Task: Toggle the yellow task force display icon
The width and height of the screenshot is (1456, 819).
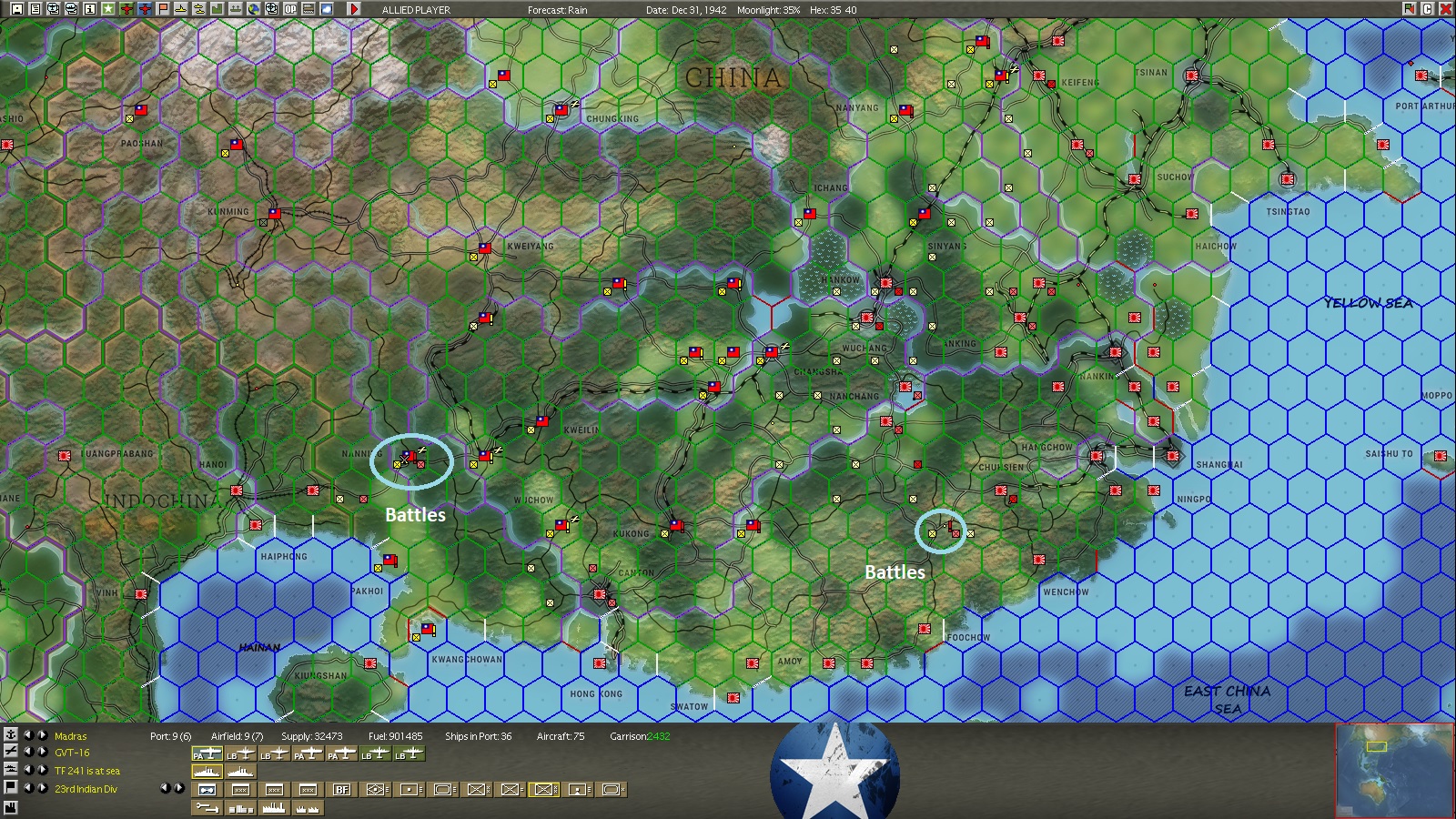Action: (x=200, y=8)
